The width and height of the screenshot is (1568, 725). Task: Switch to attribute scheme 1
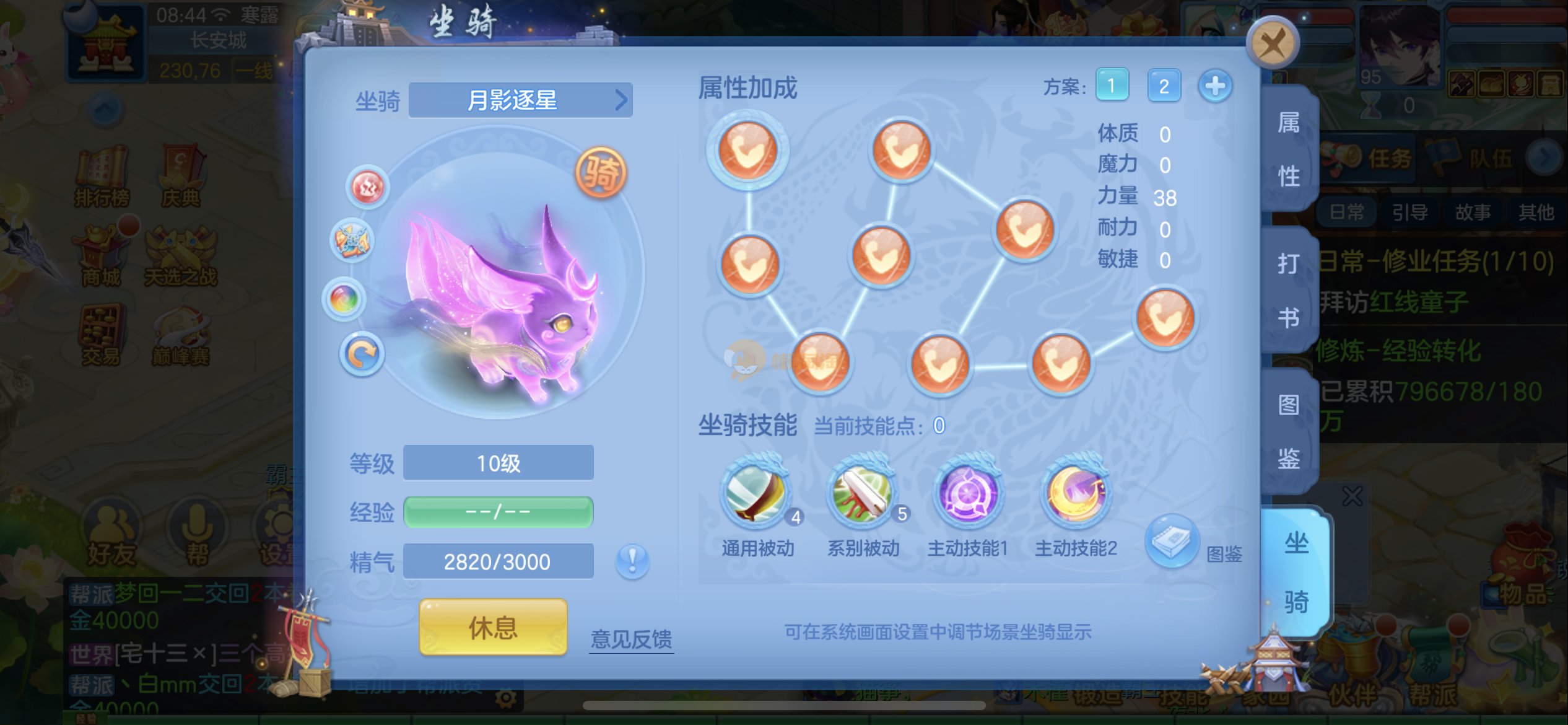click(x=1112, y=86)
